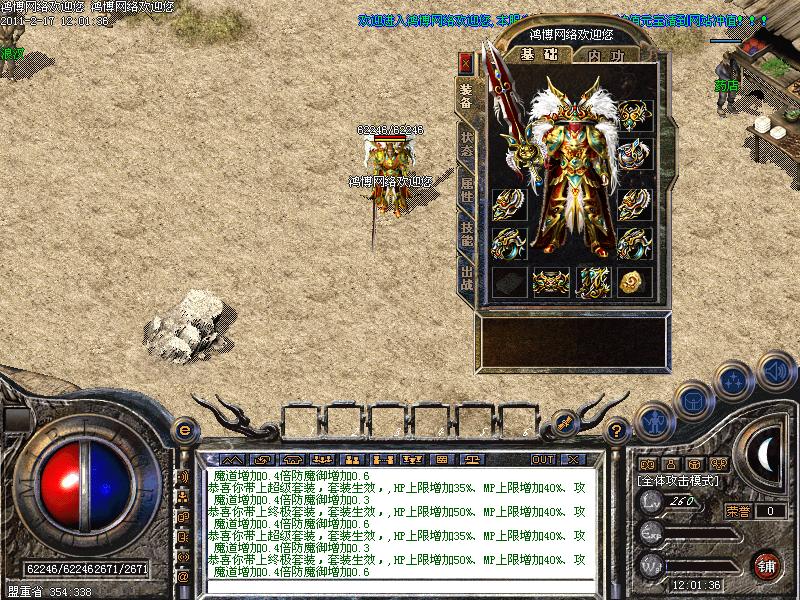The height and width of the screenshot is (600, 800).
Task: Open the shop with the red 铺 button
Action: pyautogui.click(x=767, y=563)
